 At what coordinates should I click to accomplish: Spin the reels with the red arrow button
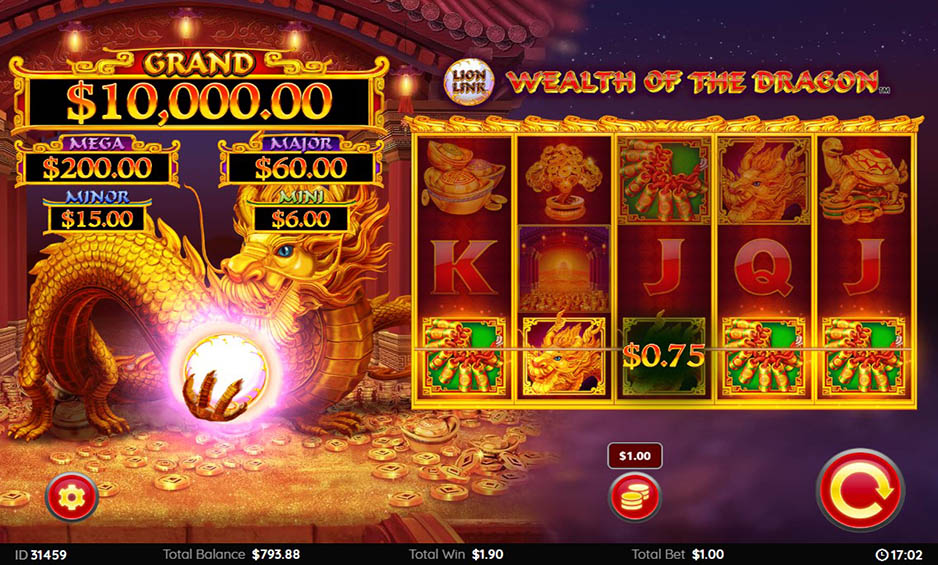point(858,490)
